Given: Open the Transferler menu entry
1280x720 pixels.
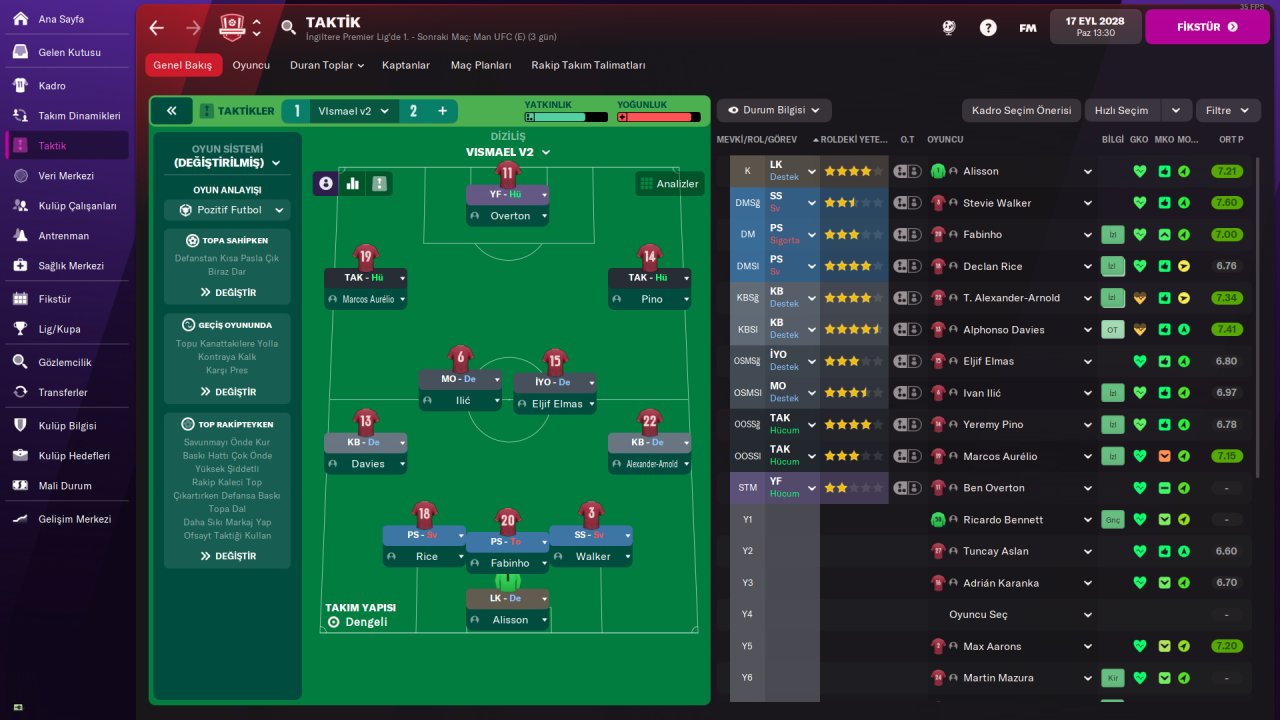Looking at the screenshot, I should click(x=63, y=392).
